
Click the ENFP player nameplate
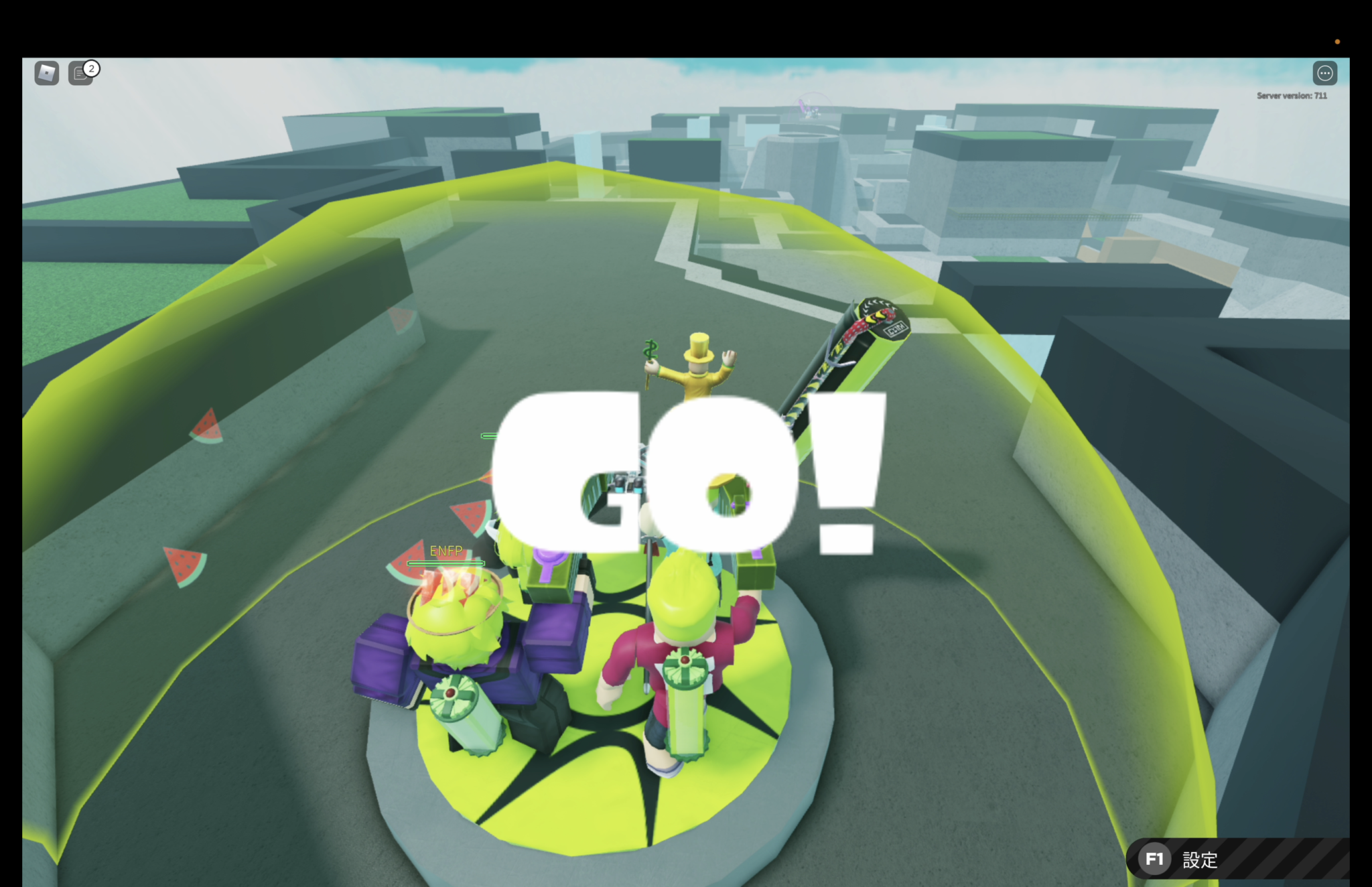tap(446, 550)
